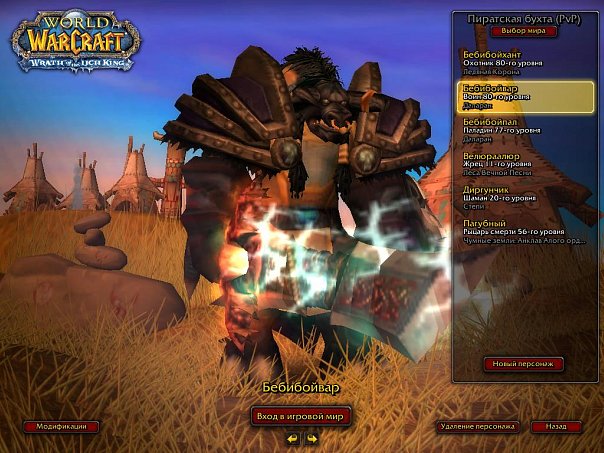Rotate the character with the left arrow

[292, 438]
